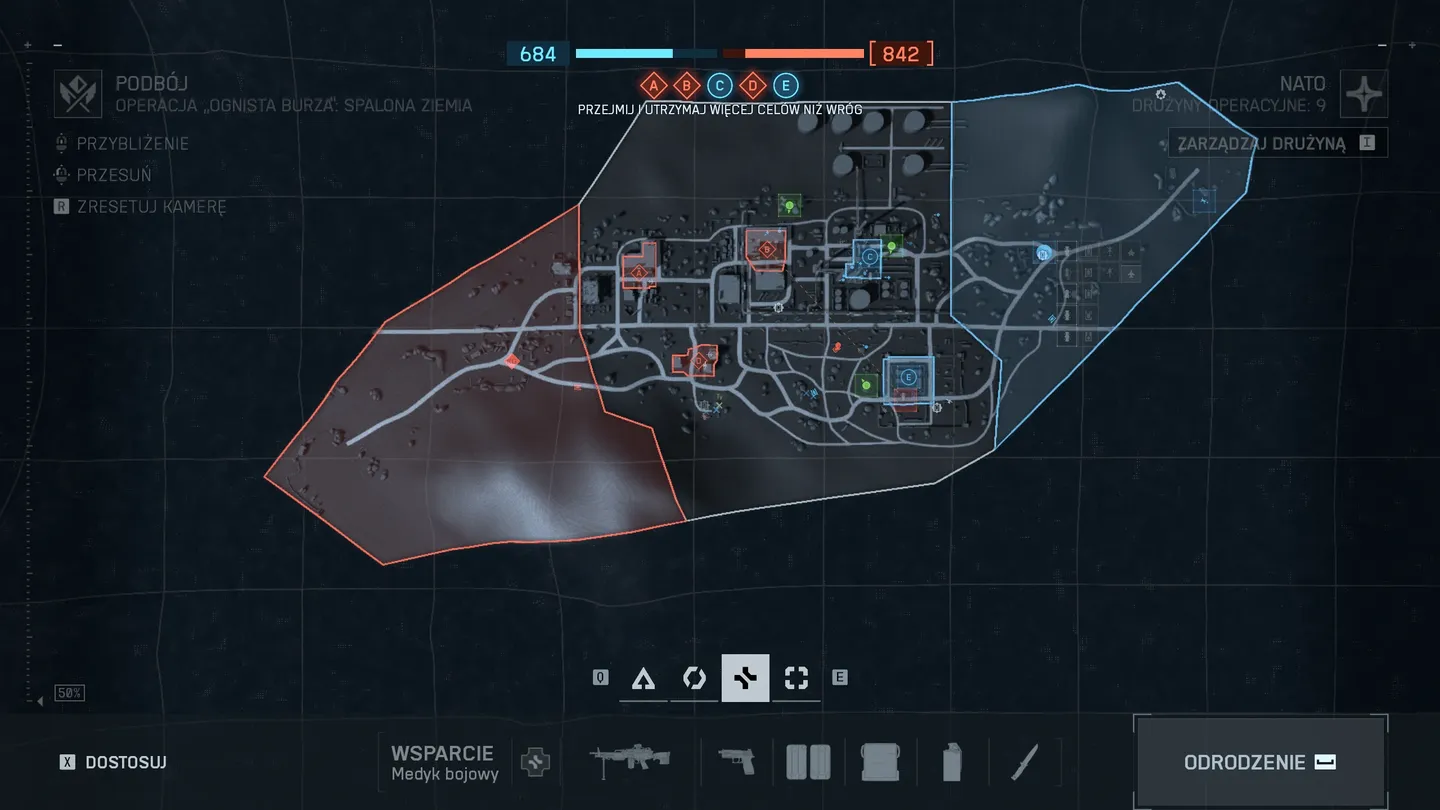Select the light machine gun primary weapon slot
The image size is (1440, 810).
629,761
